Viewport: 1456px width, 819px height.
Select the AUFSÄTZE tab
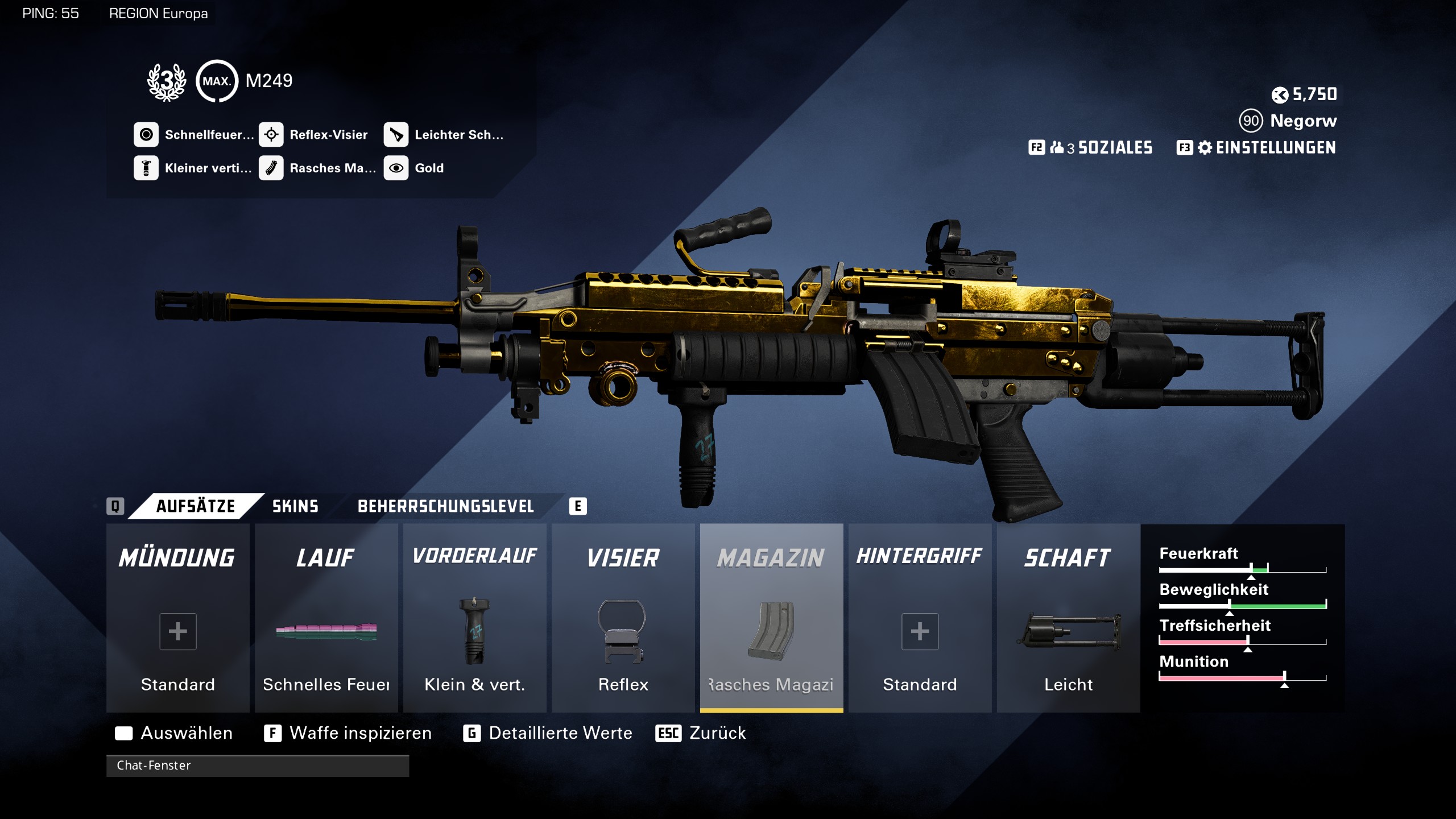click(x=193, y=506)
